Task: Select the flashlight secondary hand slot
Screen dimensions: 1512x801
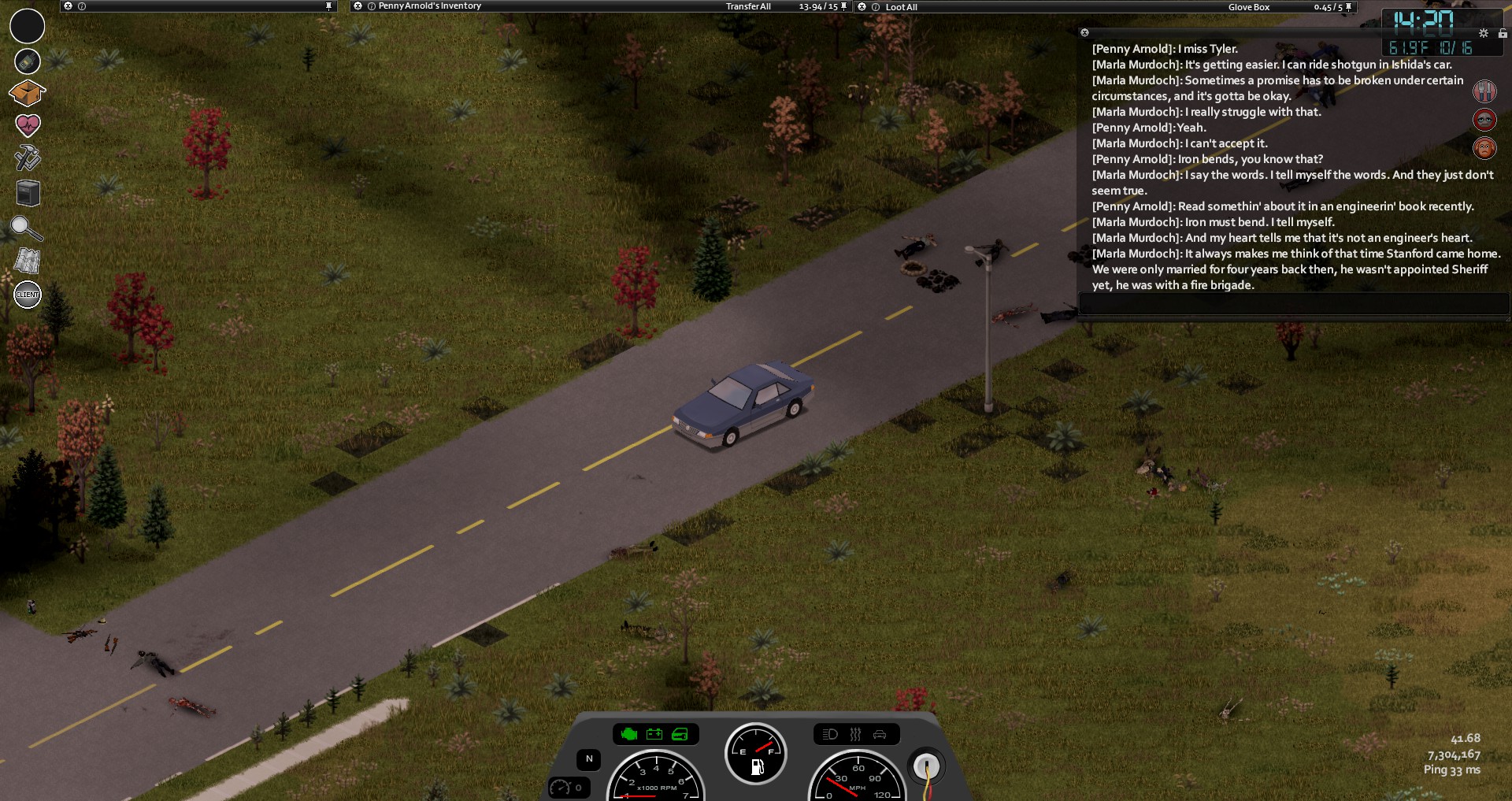Action: click(28, 61)
